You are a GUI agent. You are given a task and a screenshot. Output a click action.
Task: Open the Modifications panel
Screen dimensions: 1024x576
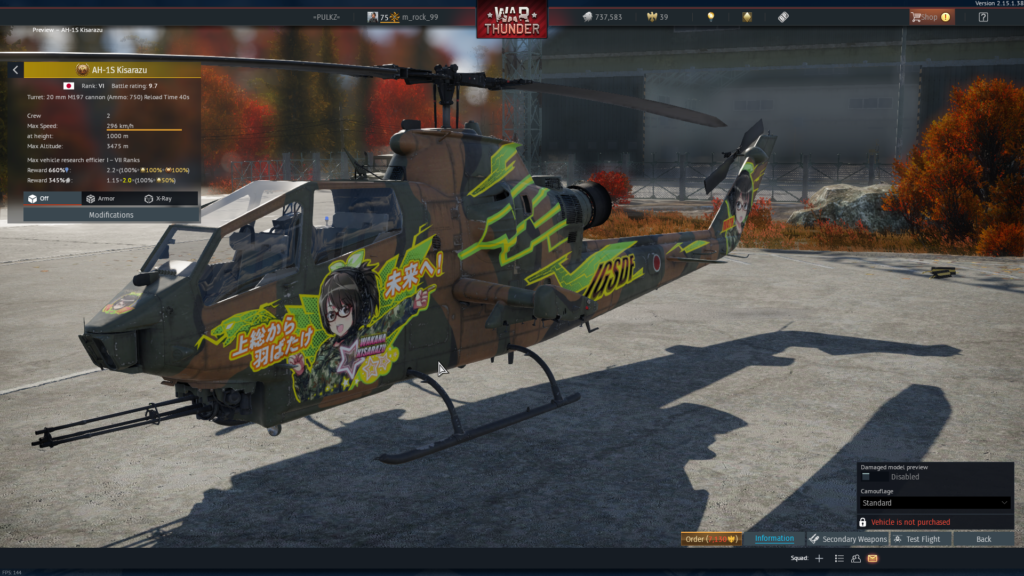[111, 215]
